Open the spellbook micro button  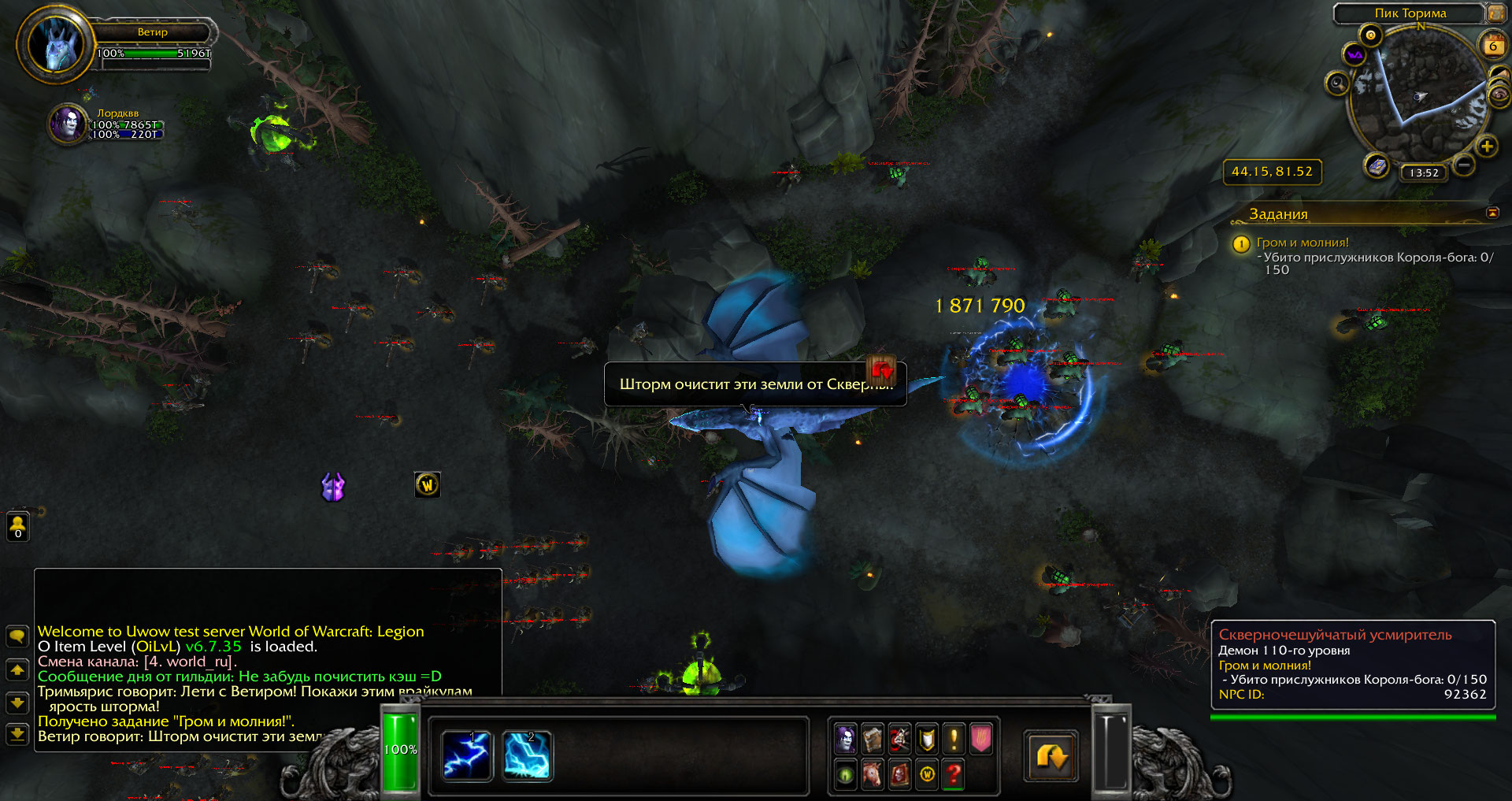(873, 739)
